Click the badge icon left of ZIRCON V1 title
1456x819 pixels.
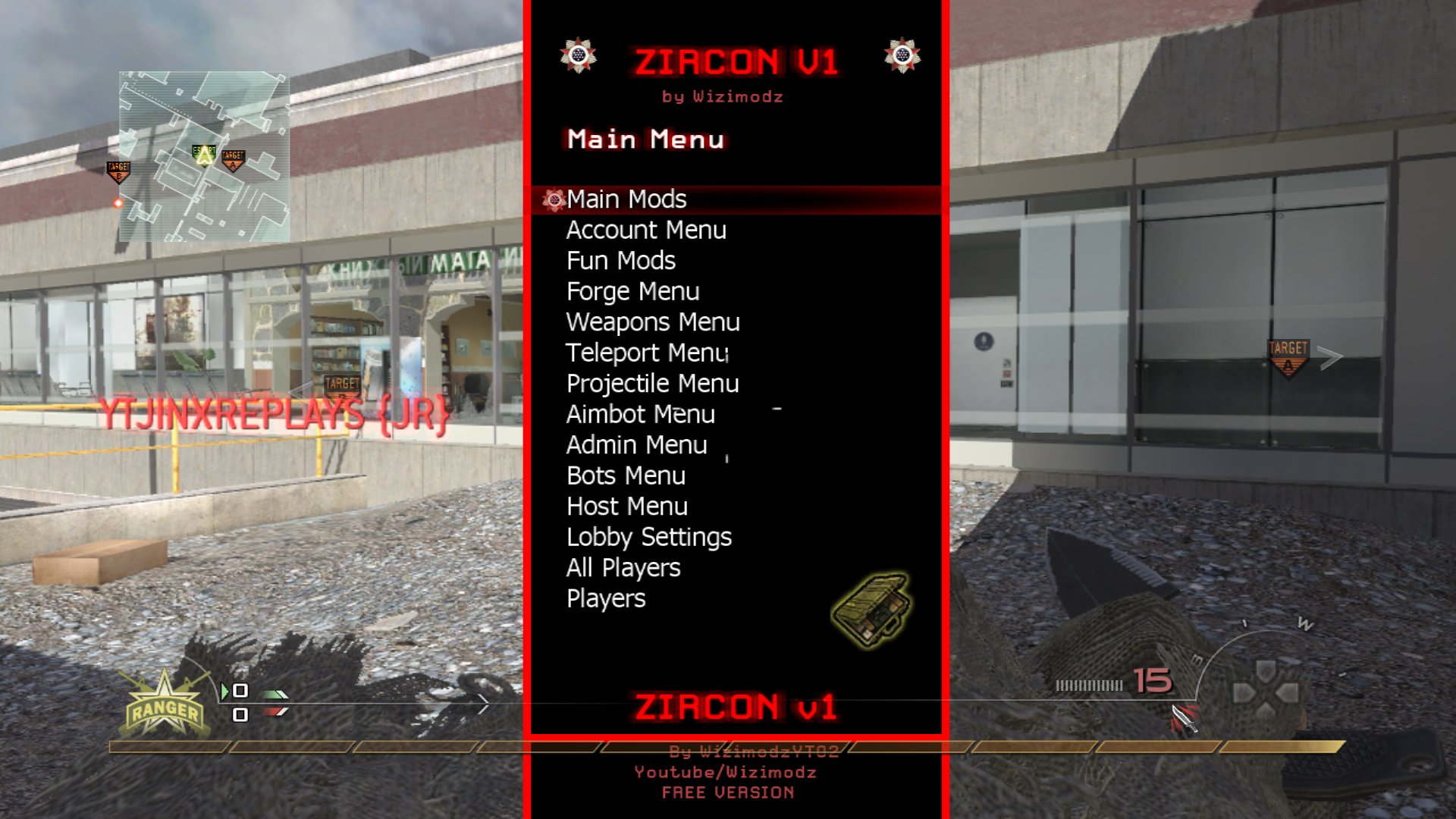[x=579, y=55]
